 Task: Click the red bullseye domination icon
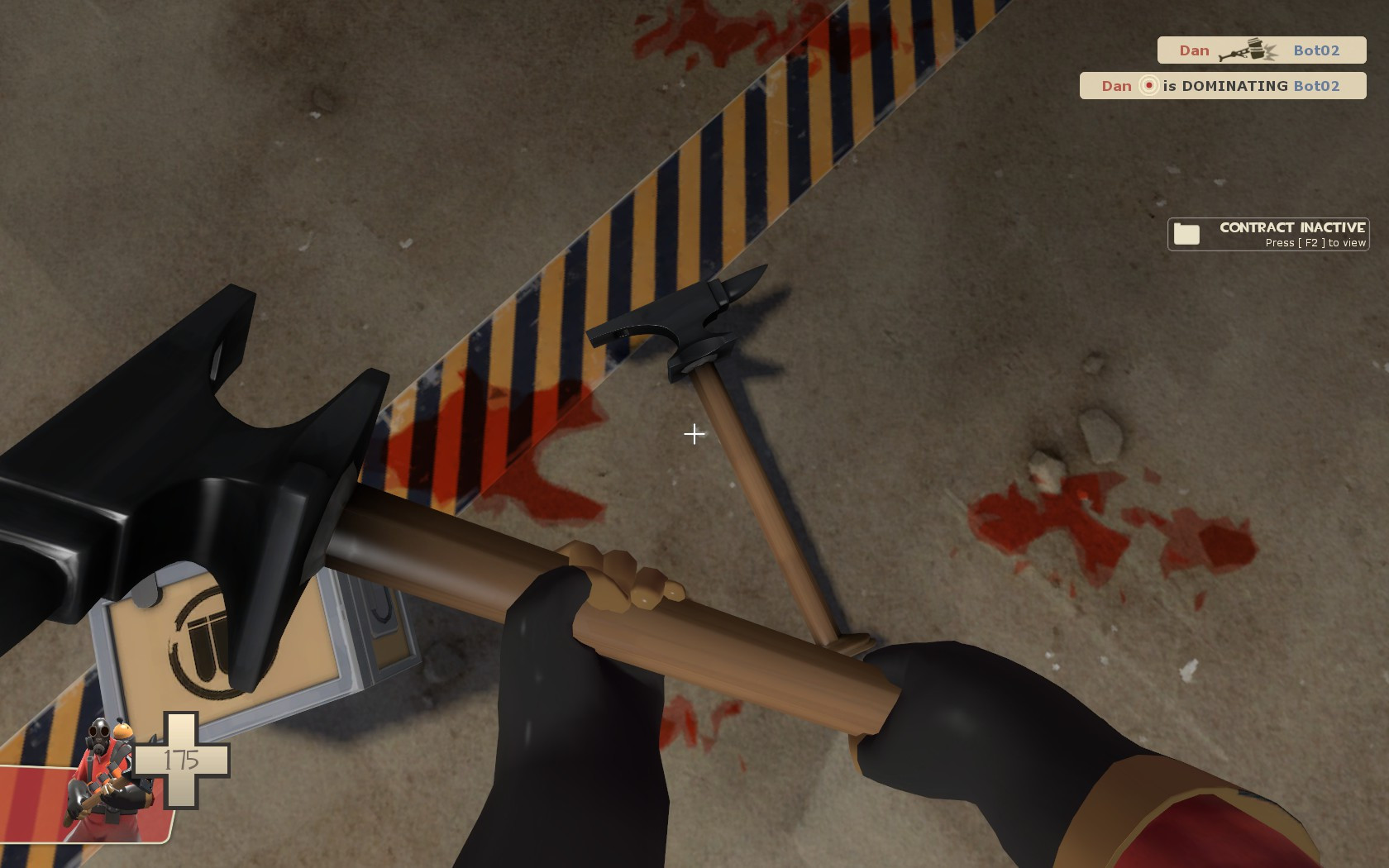tap(1148, 85)
